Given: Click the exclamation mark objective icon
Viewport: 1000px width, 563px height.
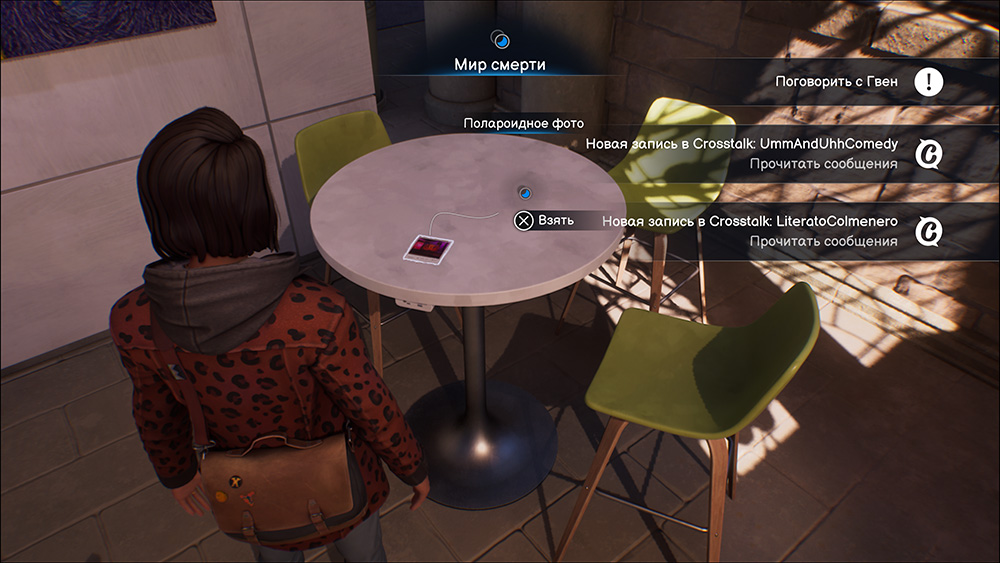Looking at the screenshot, I should point(929,82).
